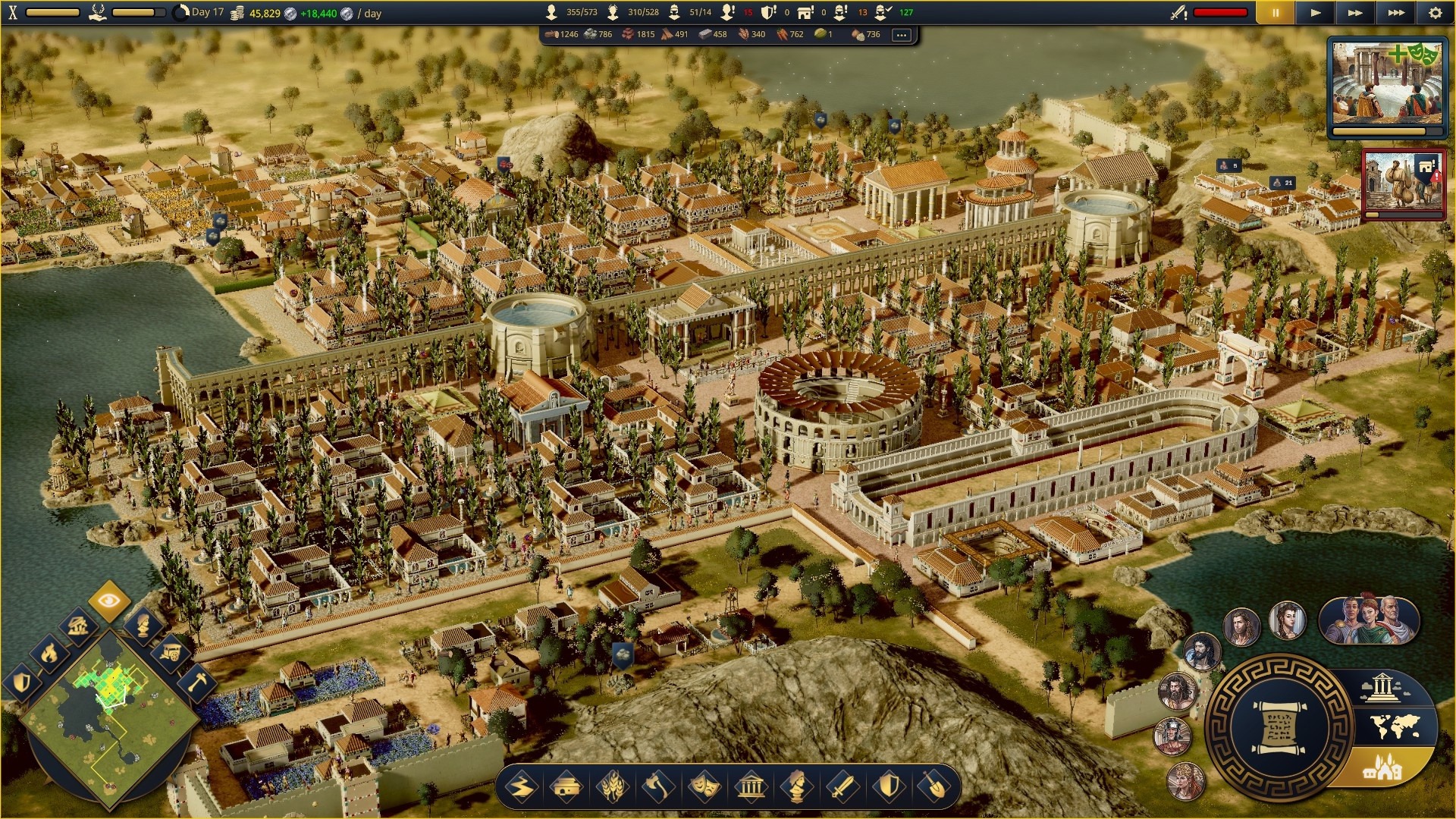Toggle the eye overlay above the minimap
The height and width of the screenshot is (819, 1456).
click(x=108, y=601)
